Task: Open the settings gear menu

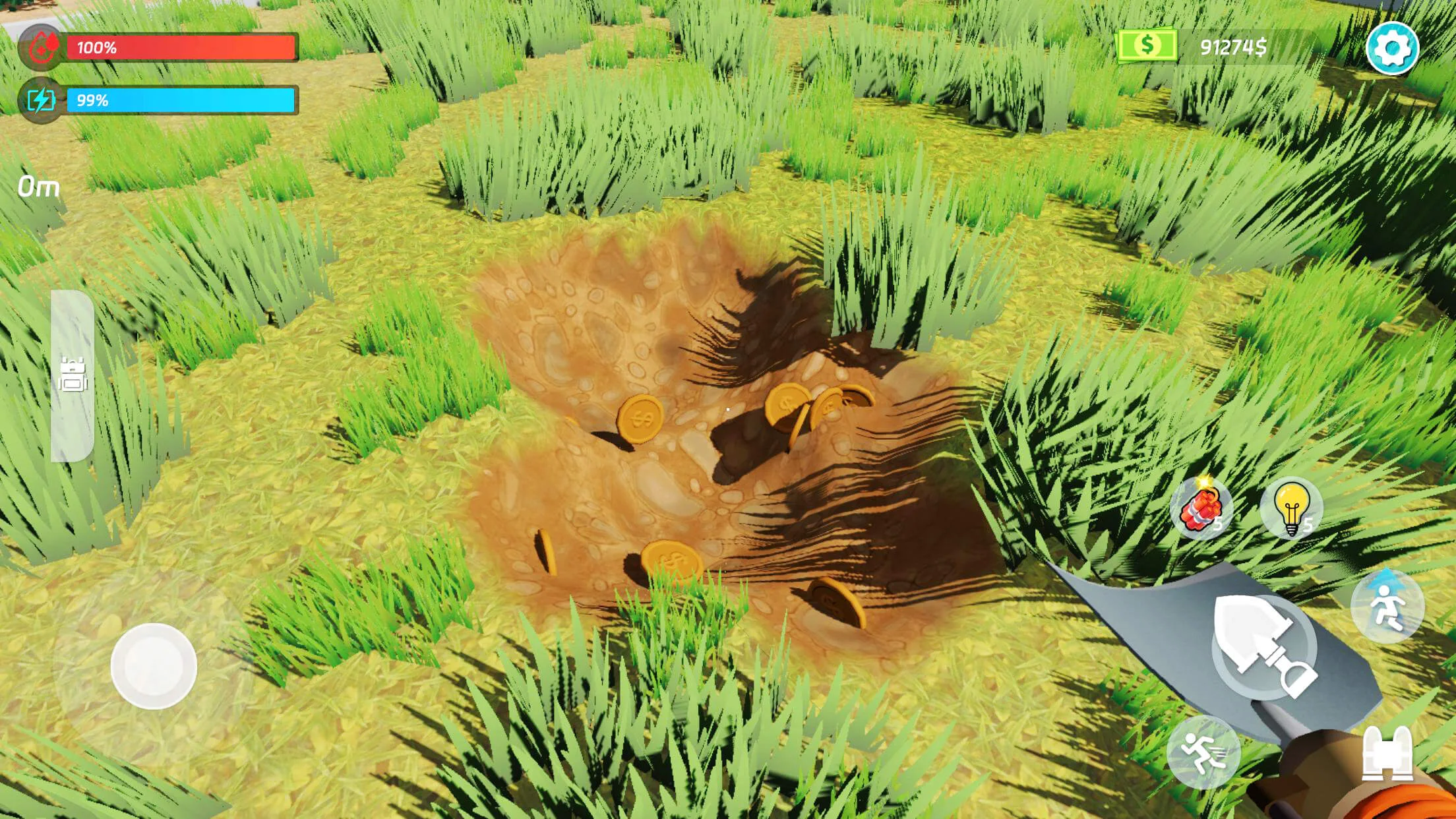Action: point(1391,48)
